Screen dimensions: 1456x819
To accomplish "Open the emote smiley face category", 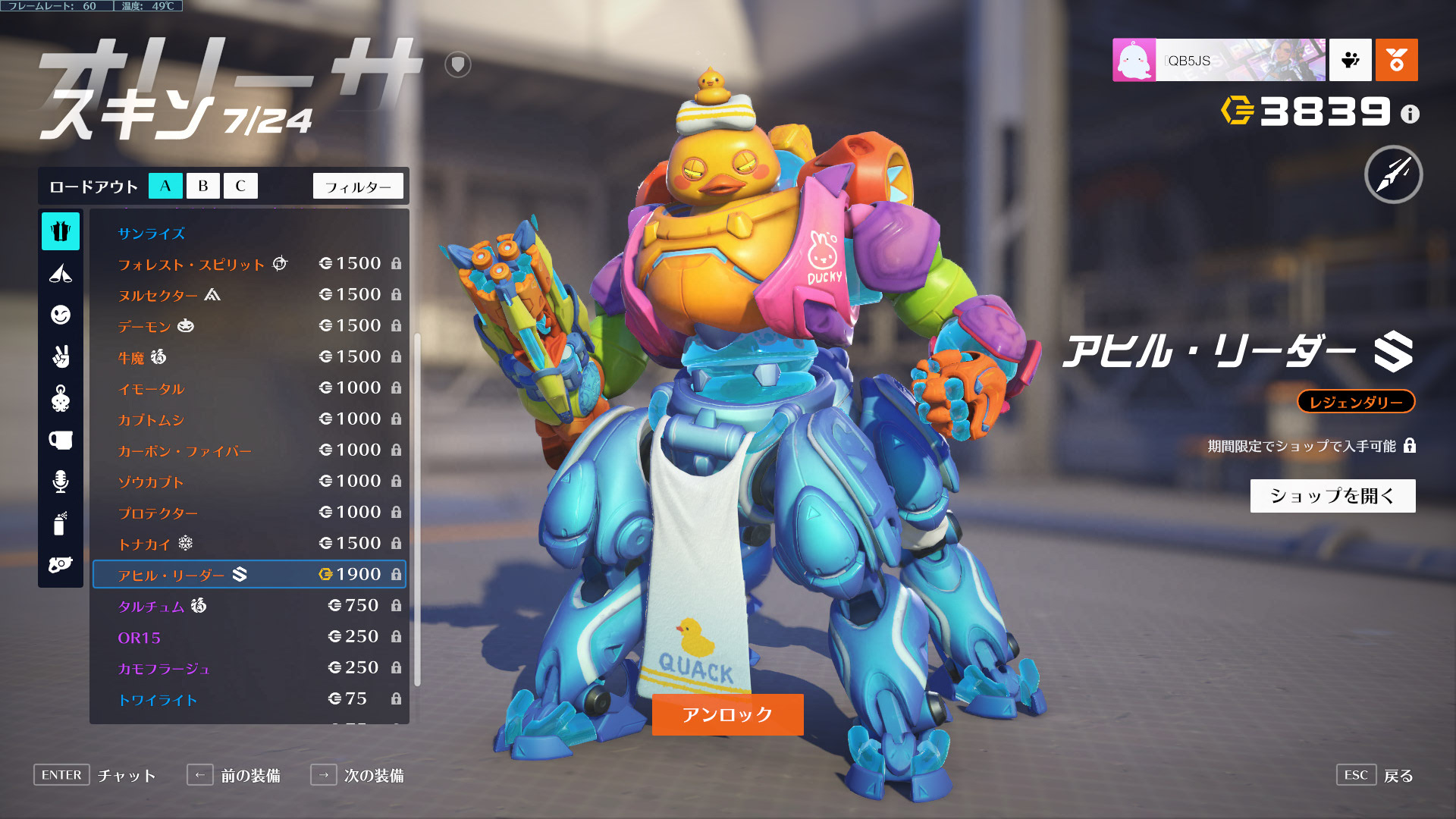I will point(61,315).
